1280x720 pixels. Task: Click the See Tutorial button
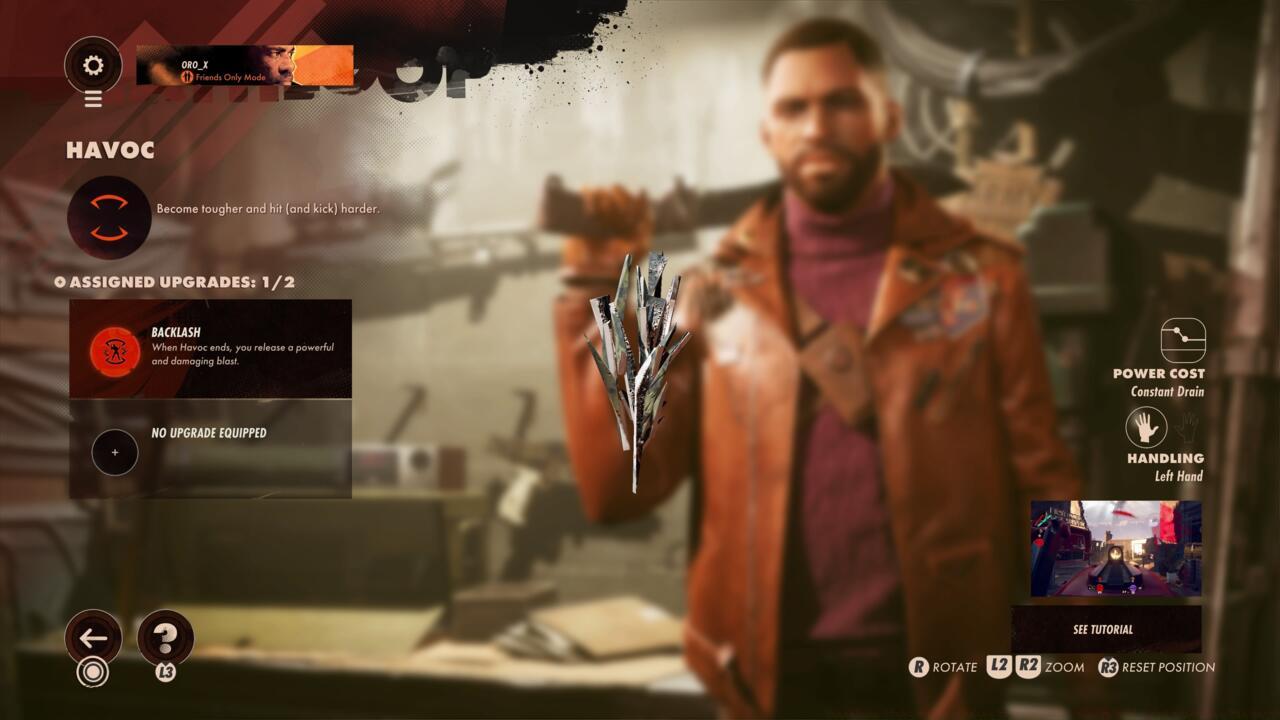(1105, 629)
